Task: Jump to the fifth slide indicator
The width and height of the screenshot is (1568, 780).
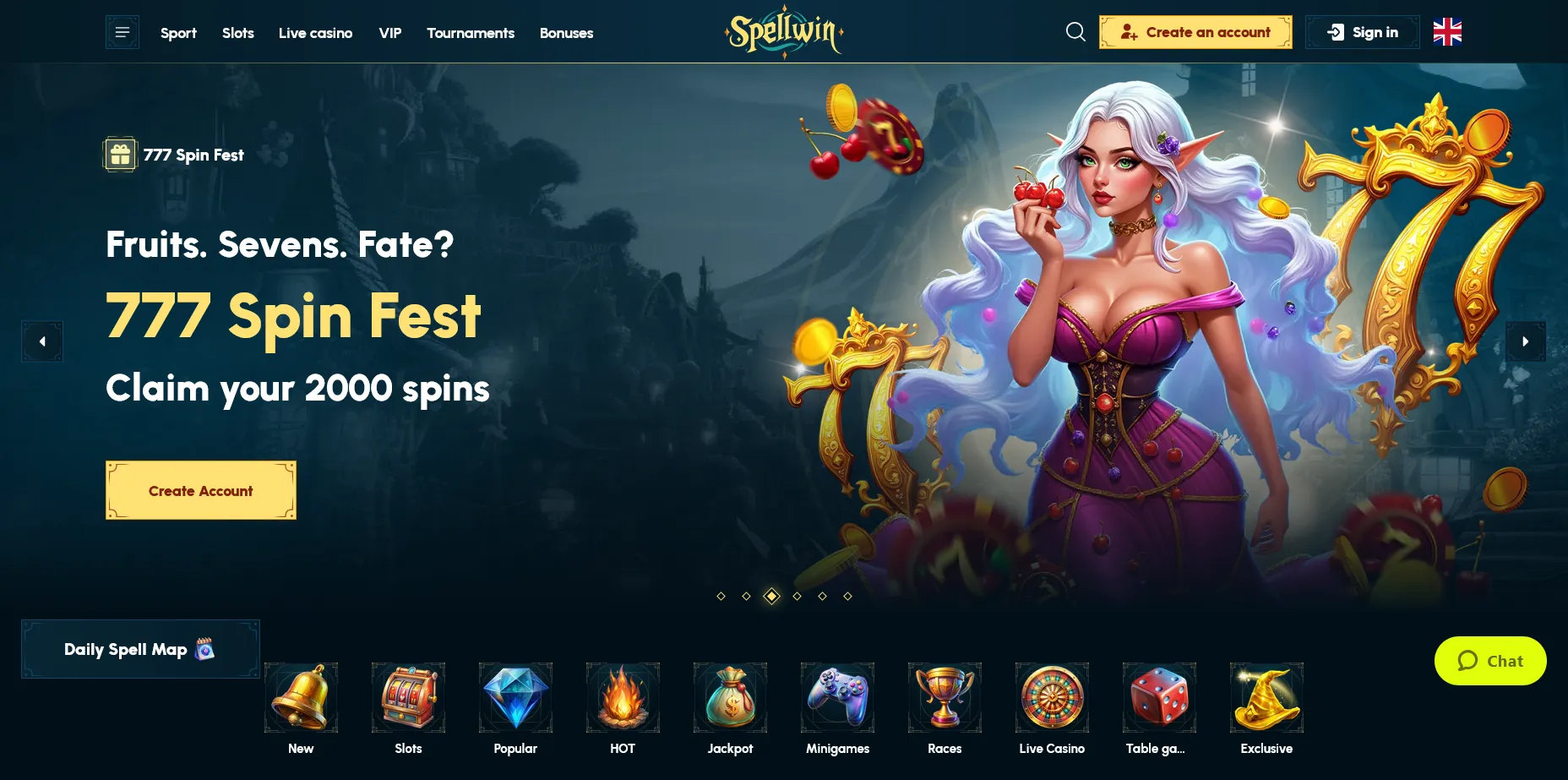Action: 822,595
